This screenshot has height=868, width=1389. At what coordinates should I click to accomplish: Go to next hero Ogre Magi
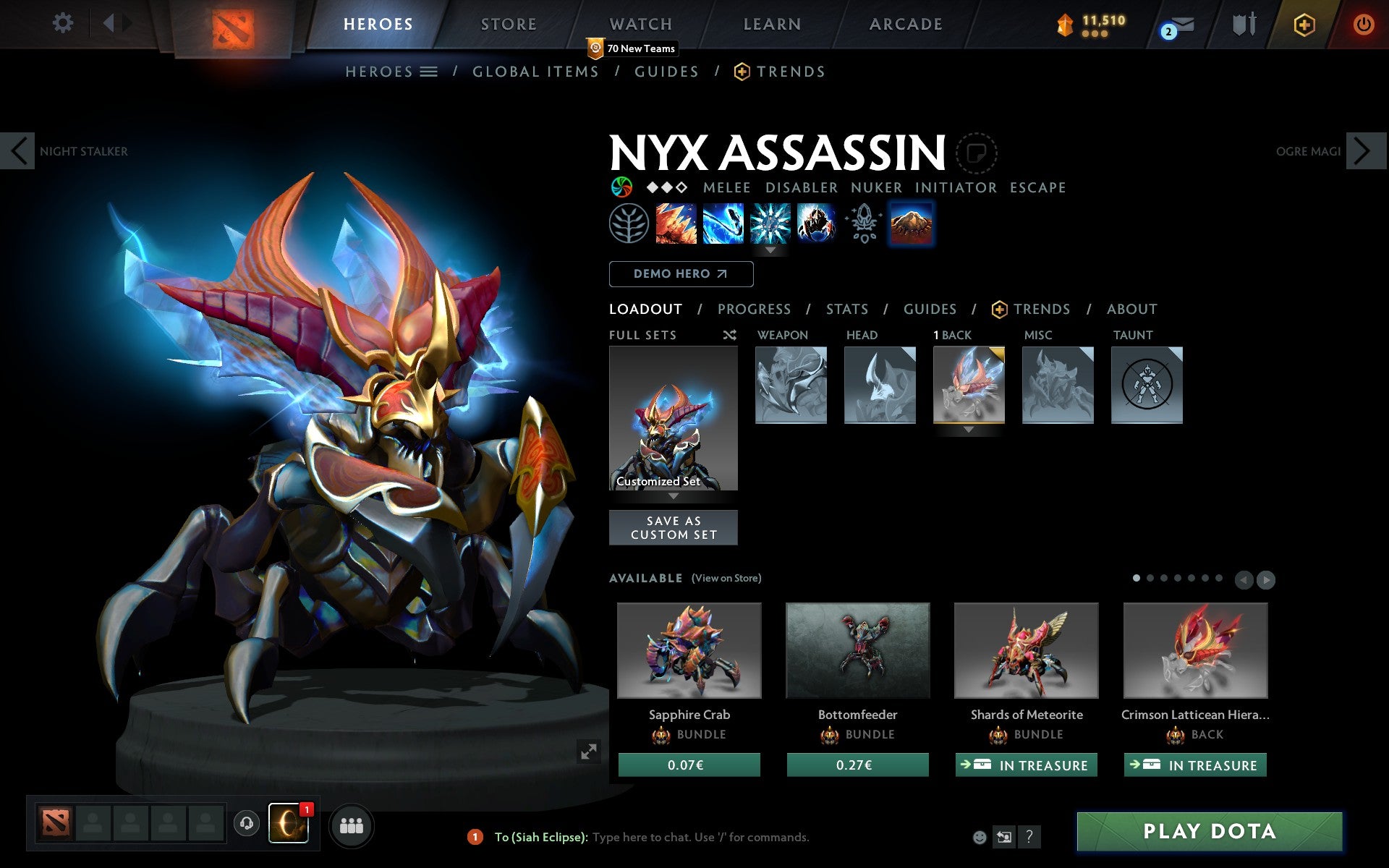point(1364,151)
